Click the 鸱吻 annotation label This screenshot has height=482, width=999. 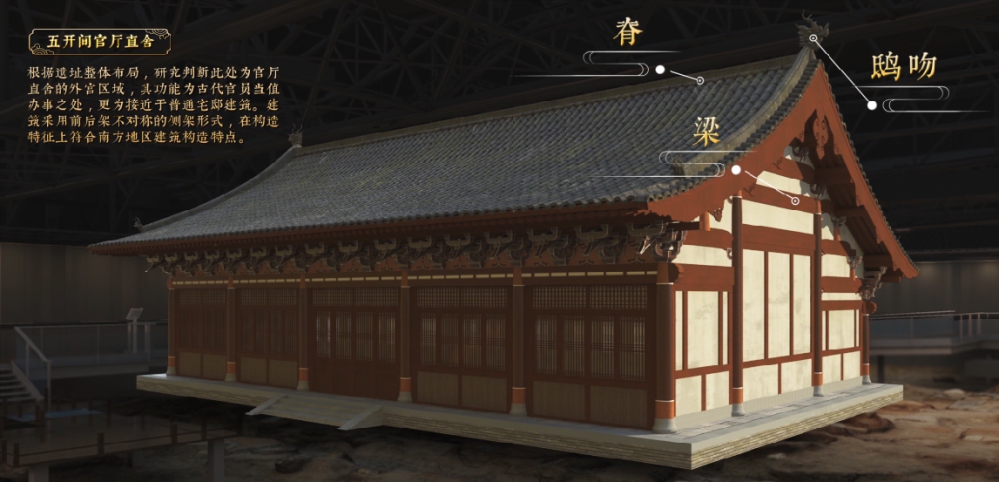click(x=903, y=67)
